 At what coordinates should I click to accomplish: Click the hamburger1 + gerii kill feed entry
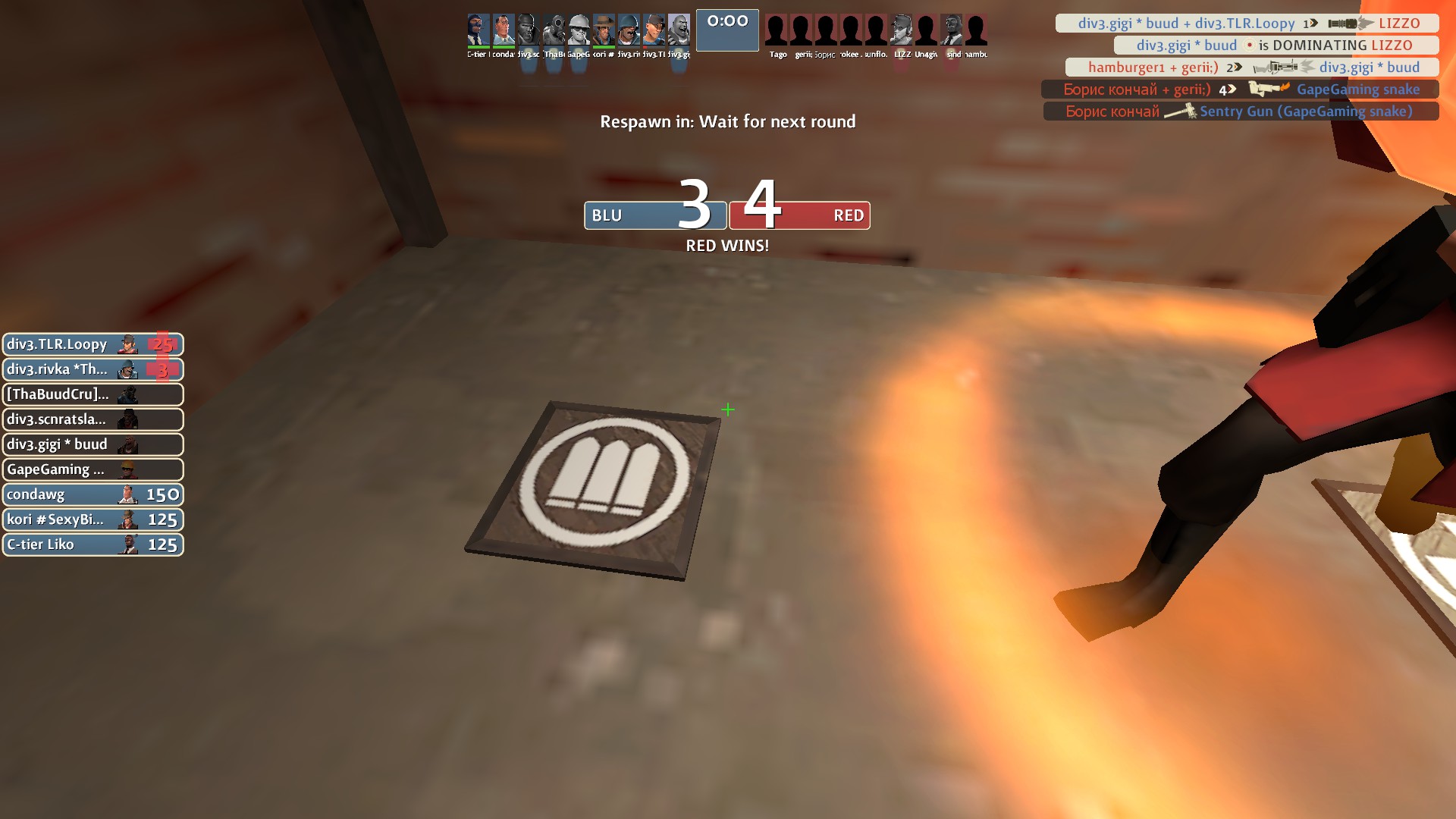(x=1252, y=67)
